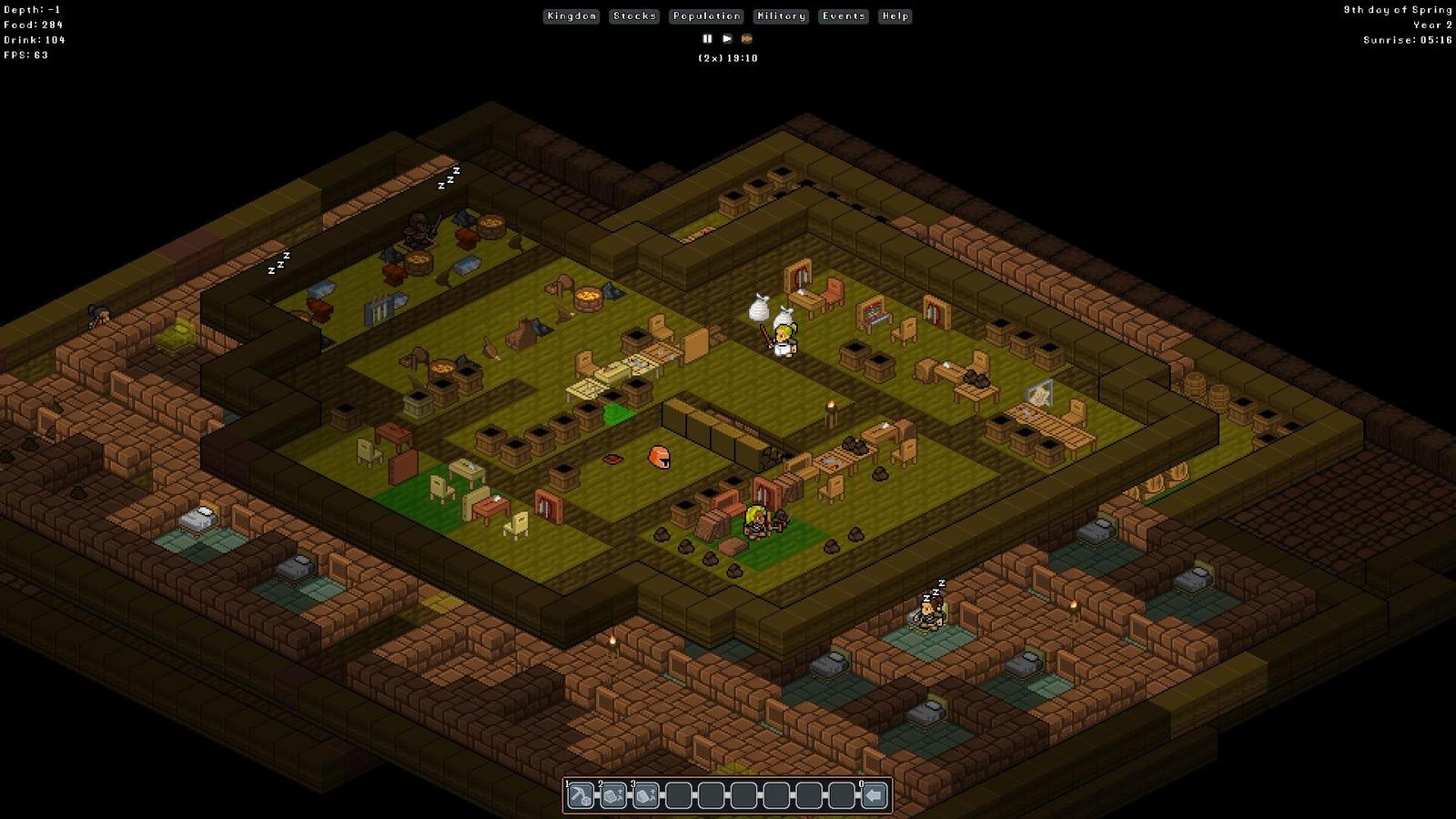The width and height of the screenshot is (1456, 819).
Task: Activate the fast-forward speed button
Action: click(747, 39)
